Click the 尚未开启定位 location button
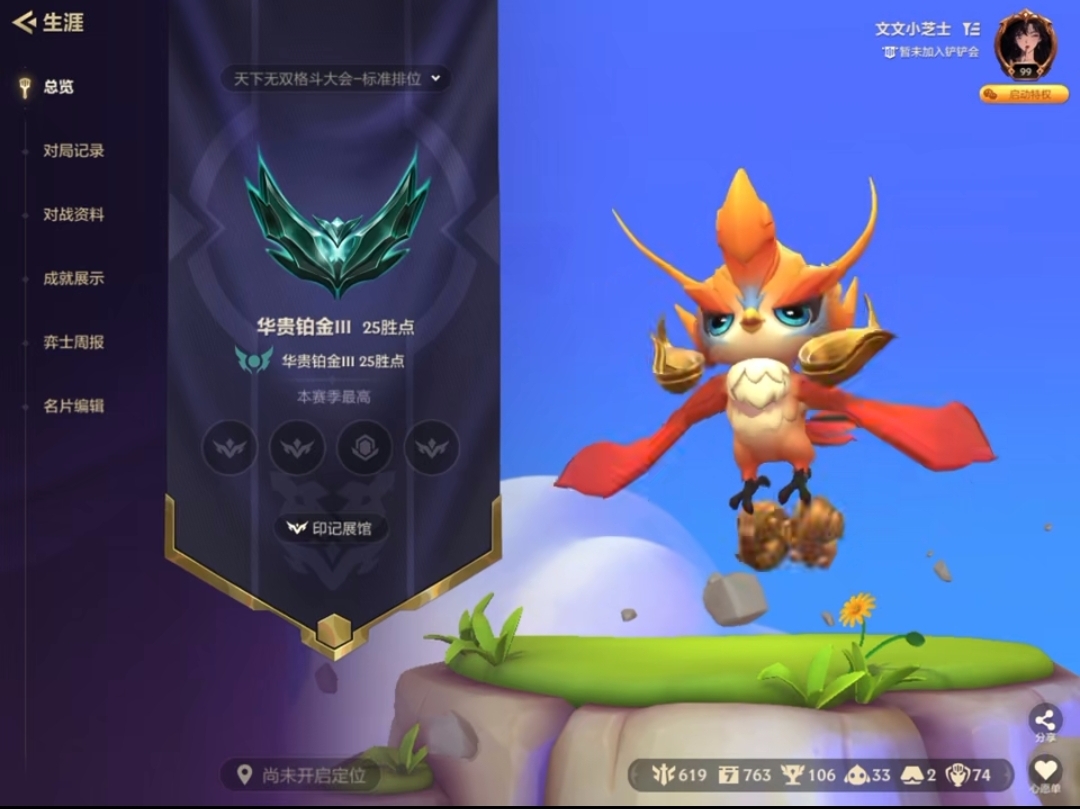 (x=302, y=775)
